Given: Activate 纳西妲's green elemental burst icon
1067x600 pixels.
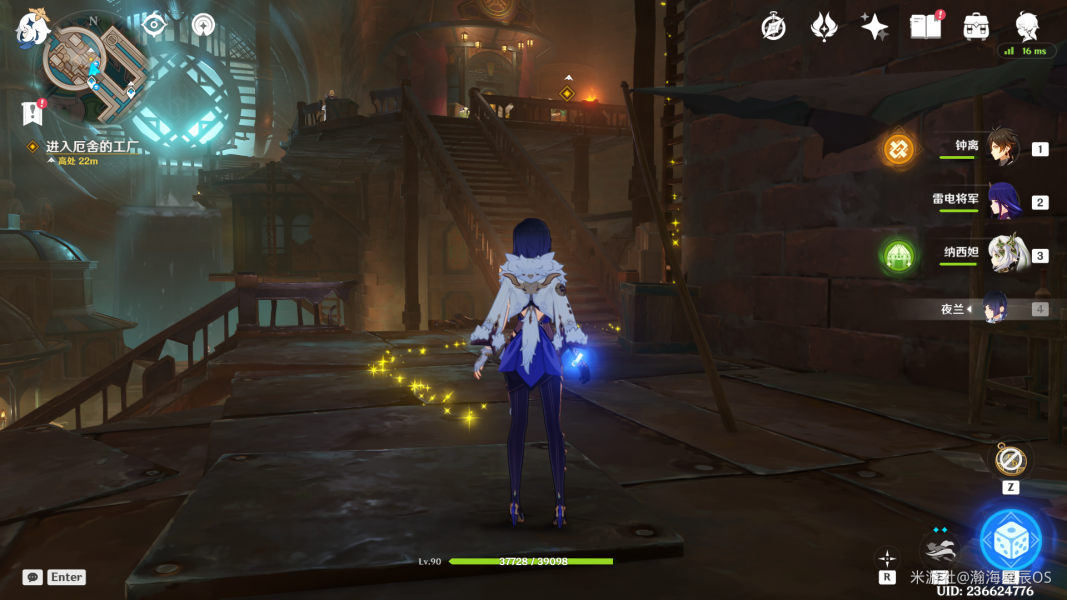Looking at the screenshot, I should point(898,257).
